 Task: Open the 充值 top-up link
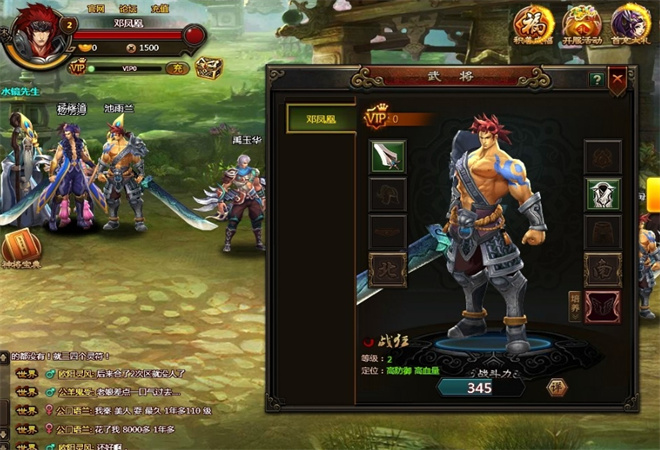[x=160, y=6]
